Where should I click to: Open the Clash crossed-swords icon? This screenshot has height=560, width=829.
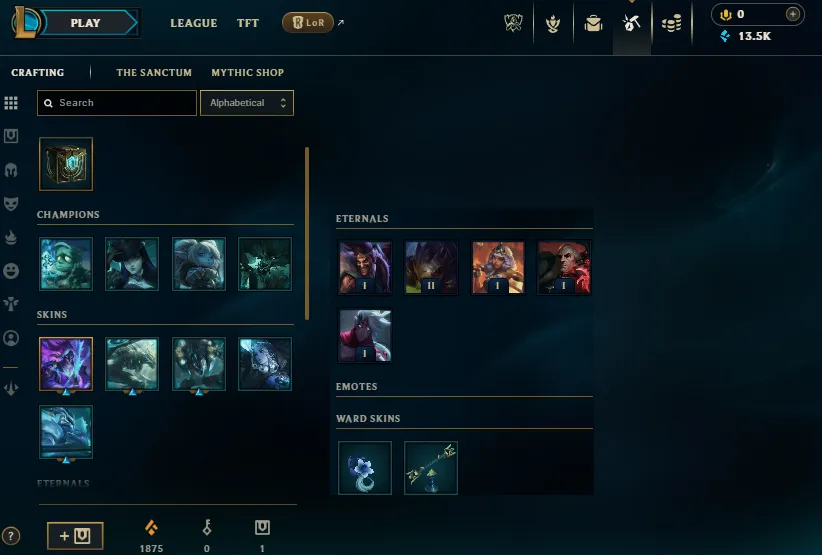coord(513,23)
